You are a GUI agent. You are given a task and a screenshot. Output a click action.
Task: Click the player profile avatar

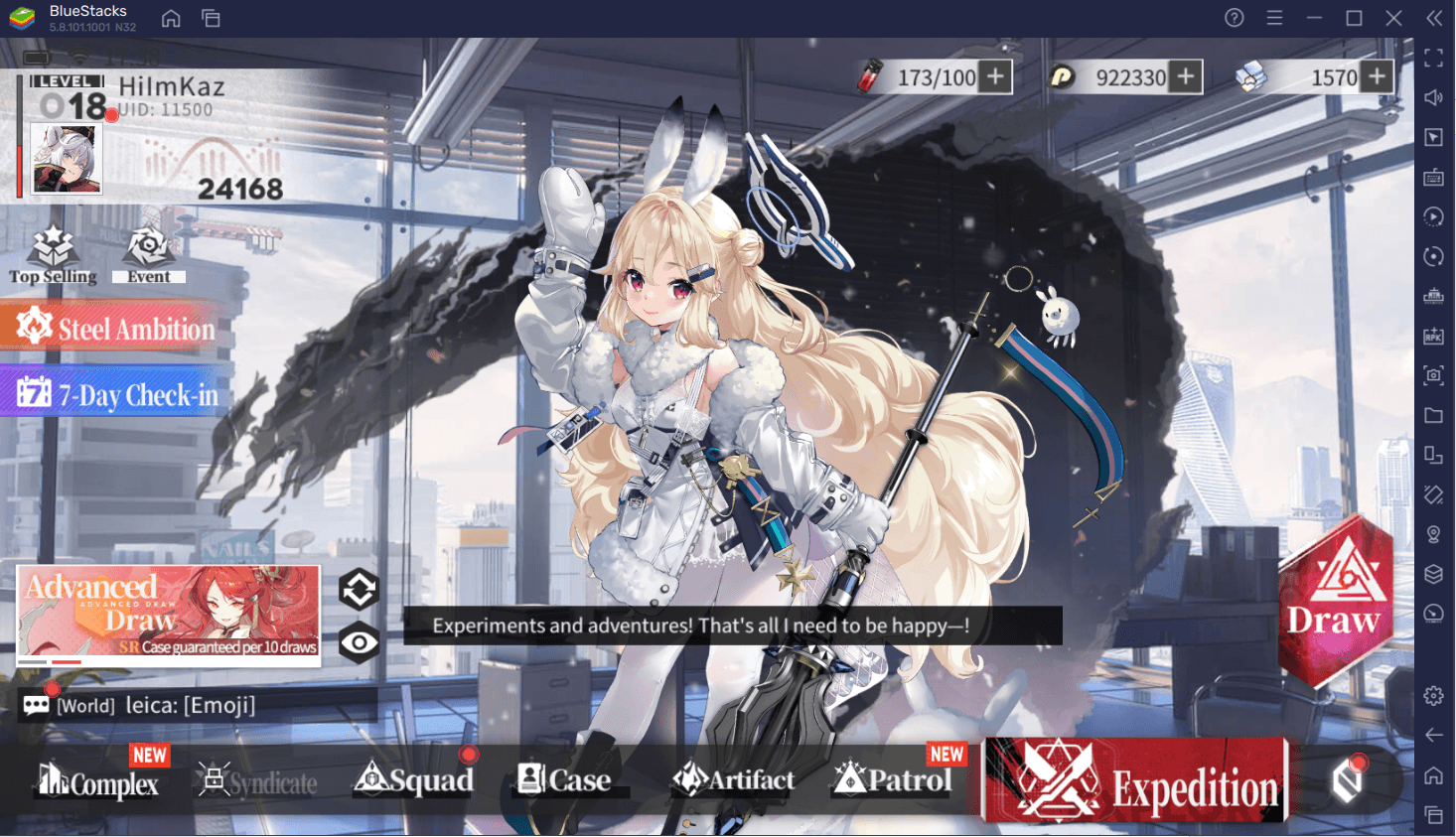(x=67, y=159)
